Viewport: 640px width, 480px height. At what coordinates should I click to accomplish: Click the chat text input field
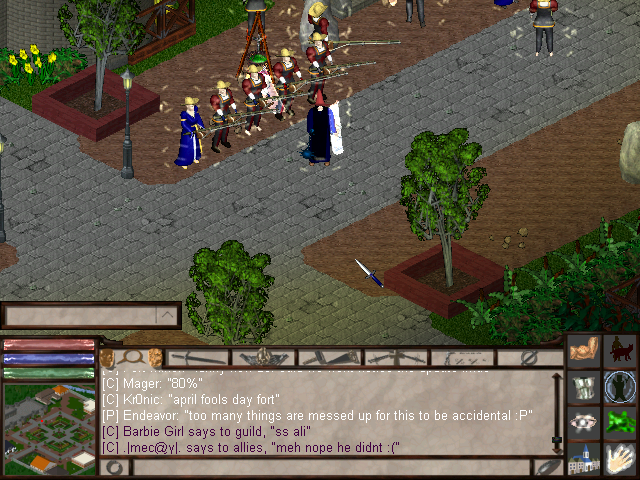[330, 467]
